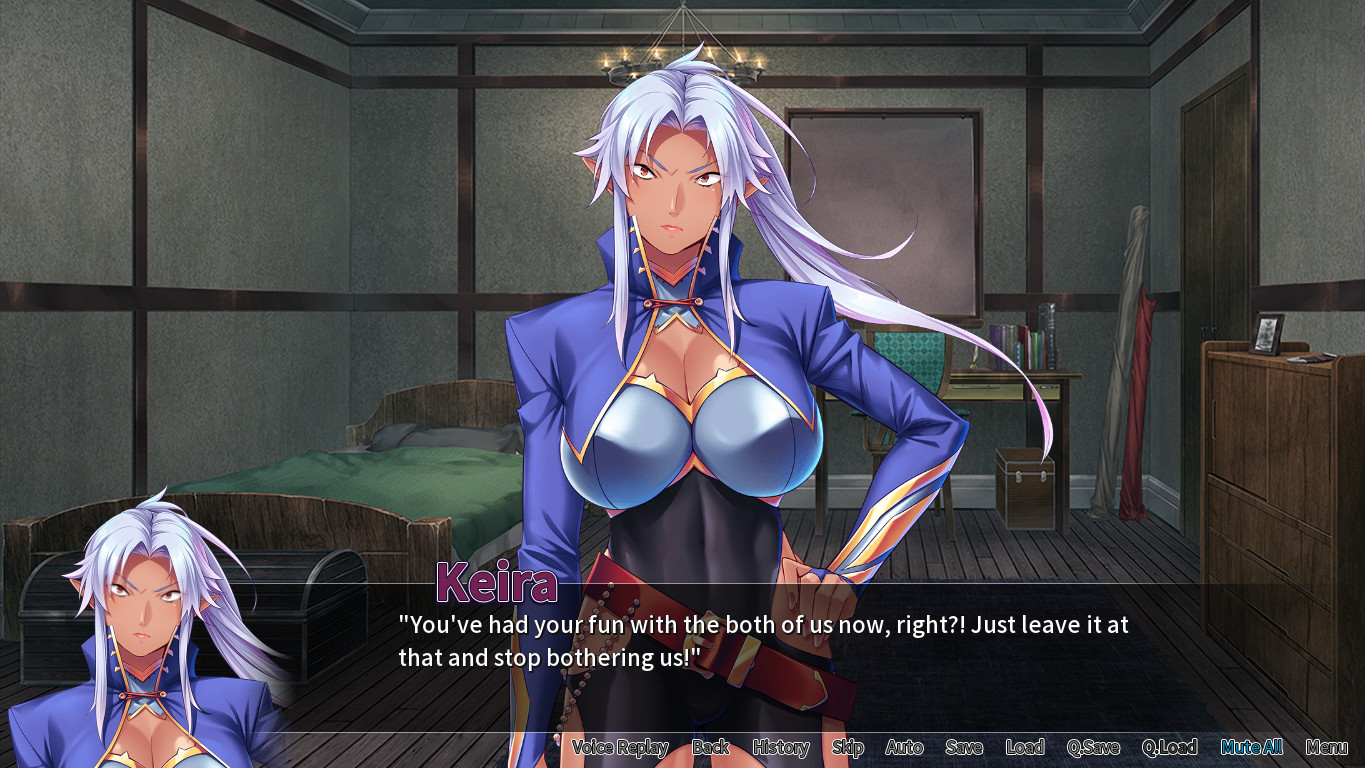1365x768 pixels.
Task: Replay the voice line with Voice Replay
Action: click(x=620, y=747)
